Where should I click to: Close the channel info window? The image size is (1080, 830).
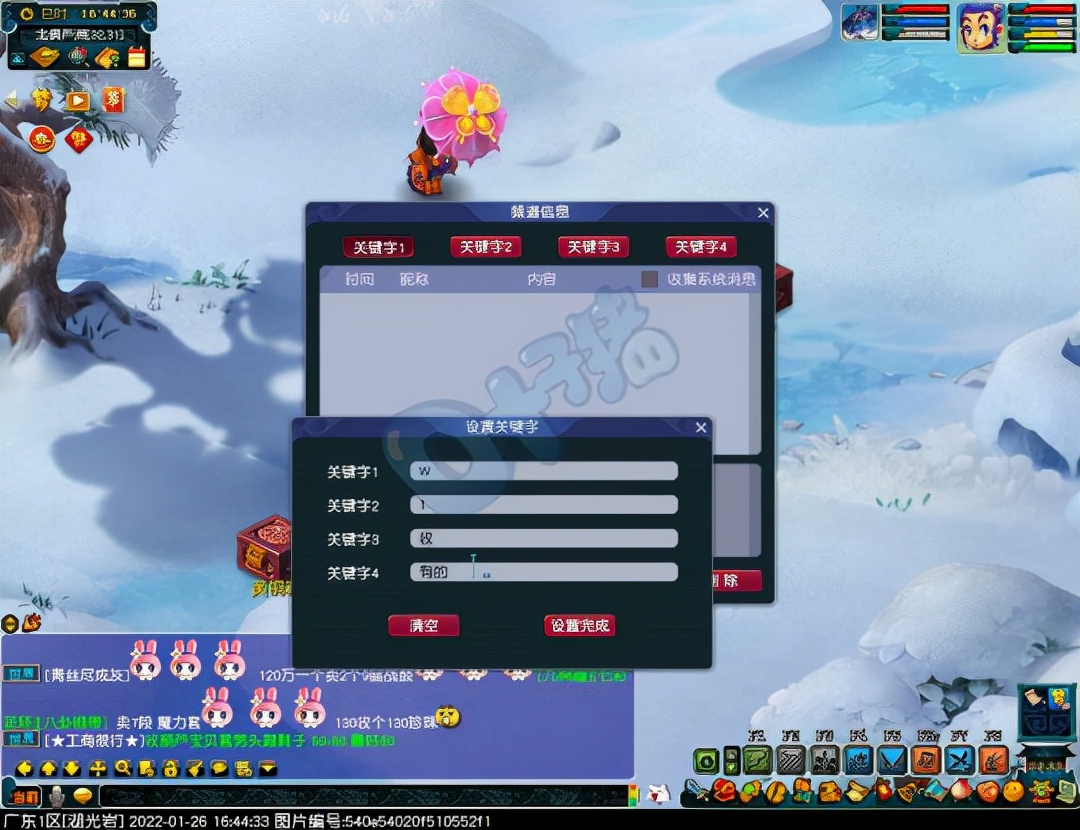click(764, 213)
